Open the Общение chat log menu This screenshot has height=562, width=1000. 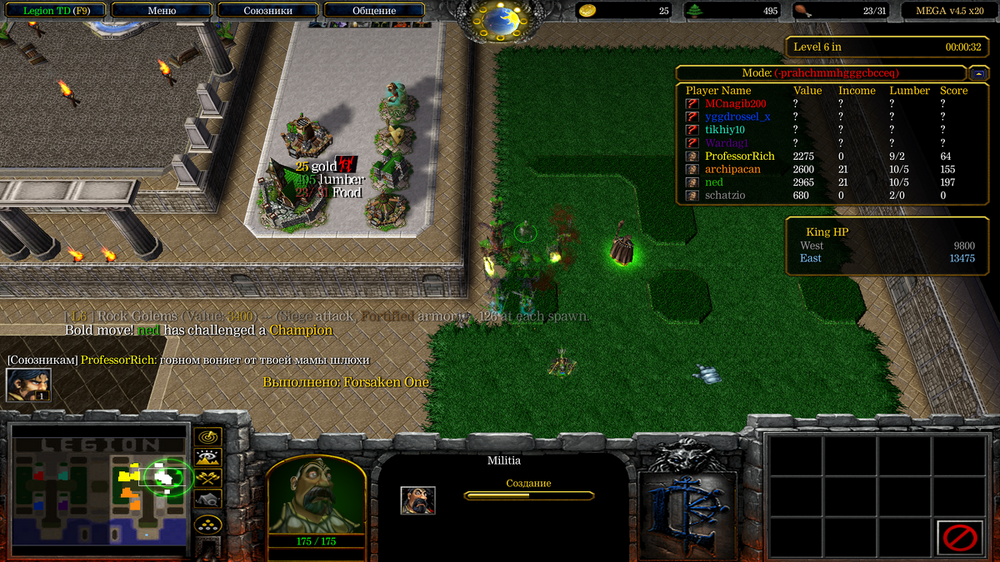(374, 11)
